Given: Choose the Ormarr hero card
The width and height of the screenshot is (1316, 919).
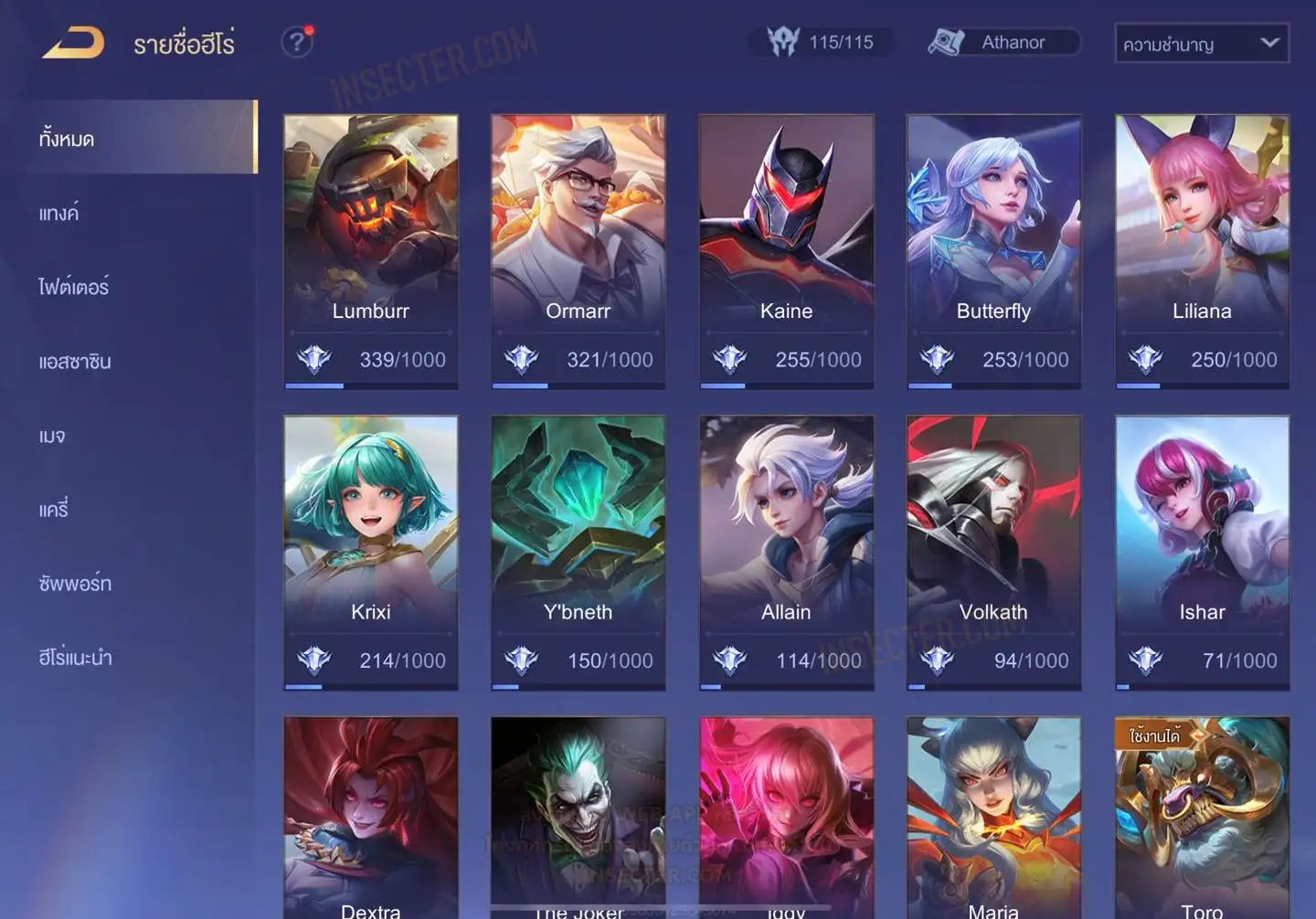Looking at the screenshot, I should pos(578,238).
